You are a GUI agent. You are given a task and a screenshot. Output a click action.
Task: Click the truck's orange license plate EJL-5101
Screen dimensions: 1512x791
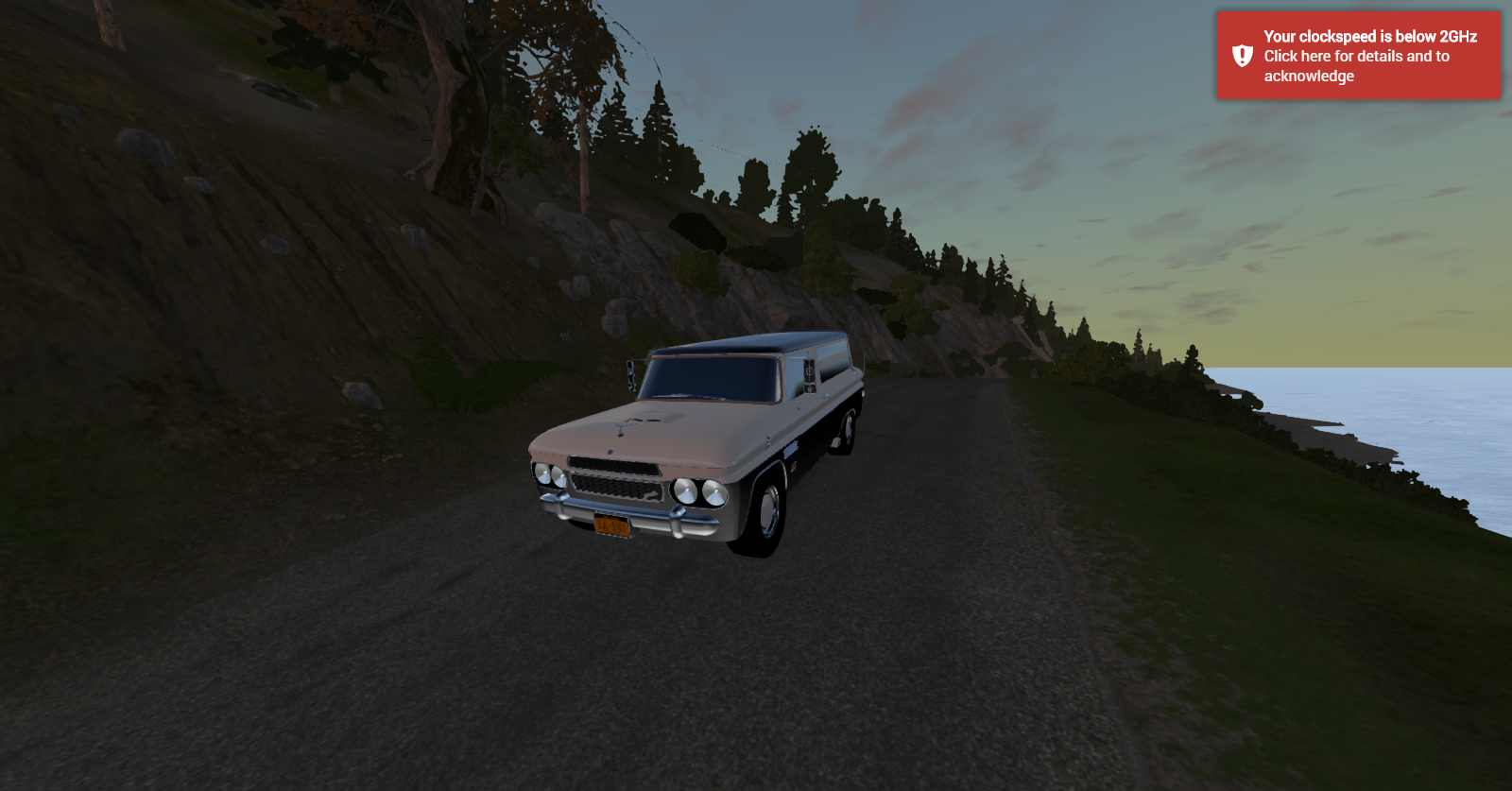[x=612, y=524]
